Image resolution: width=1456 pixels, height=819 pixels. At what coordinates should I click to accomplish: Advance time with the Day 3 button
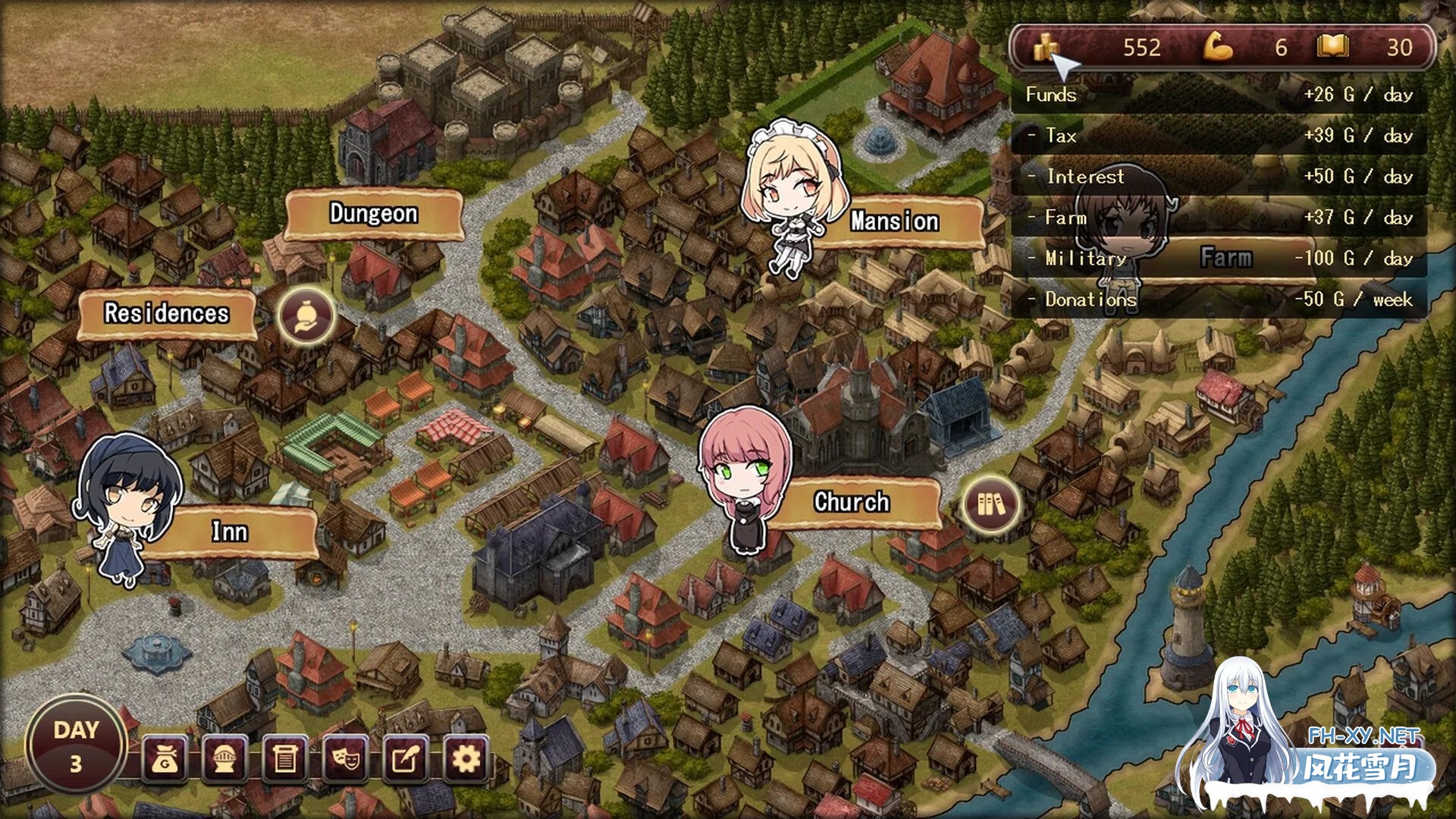click(x=76, y=745)
